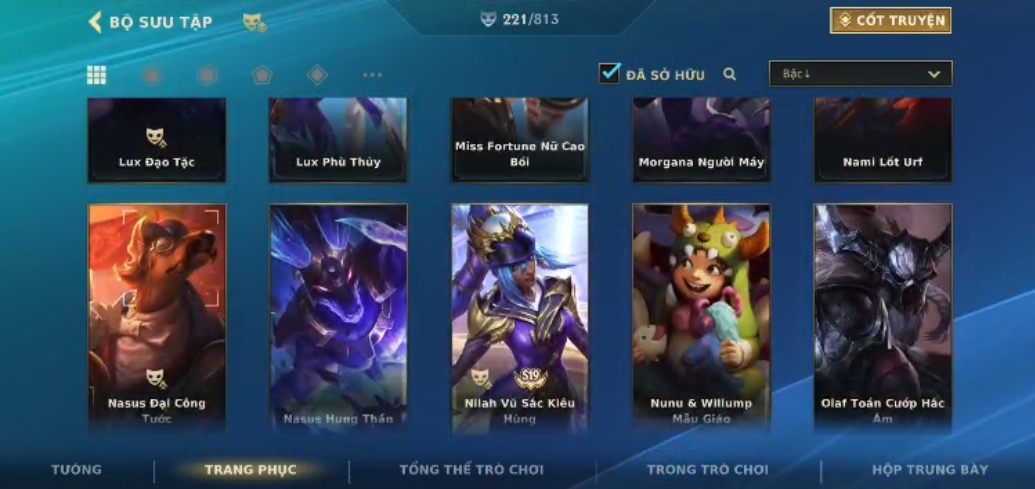The height and width of the screenshot is (489, 1035).
Task: Select the grid all-skins filter icon
Action: [97, 75]
